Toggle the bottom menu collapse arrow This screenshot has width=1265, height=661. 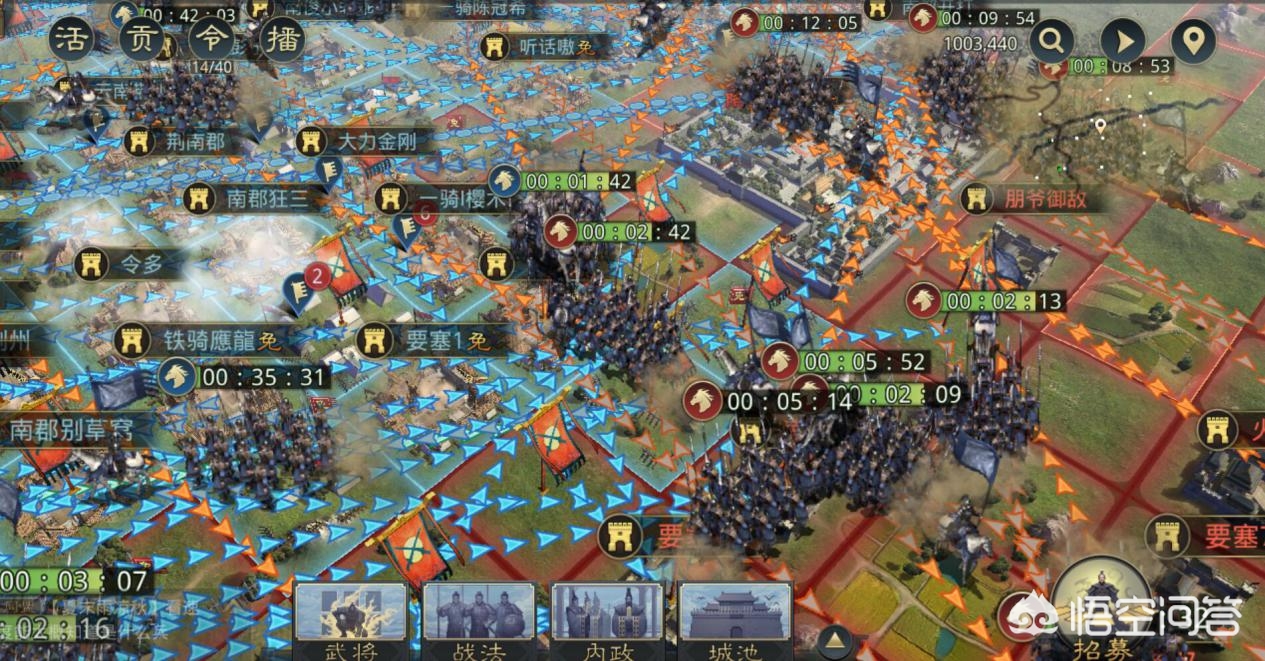(x=834, y=640)
